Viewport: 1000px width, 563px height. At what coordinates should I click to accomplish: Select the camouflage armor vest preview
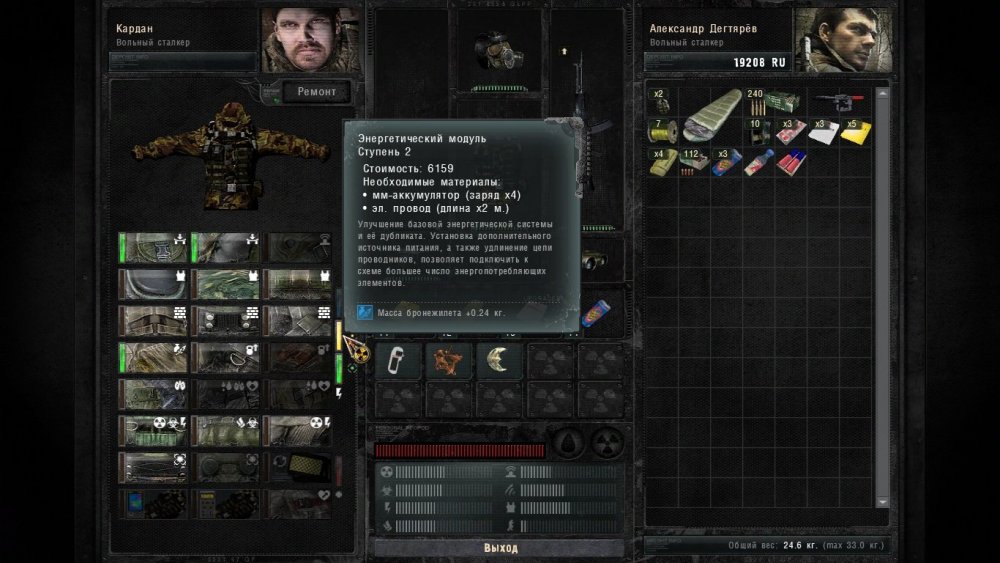pyautogui.click(x=229, y=152)
